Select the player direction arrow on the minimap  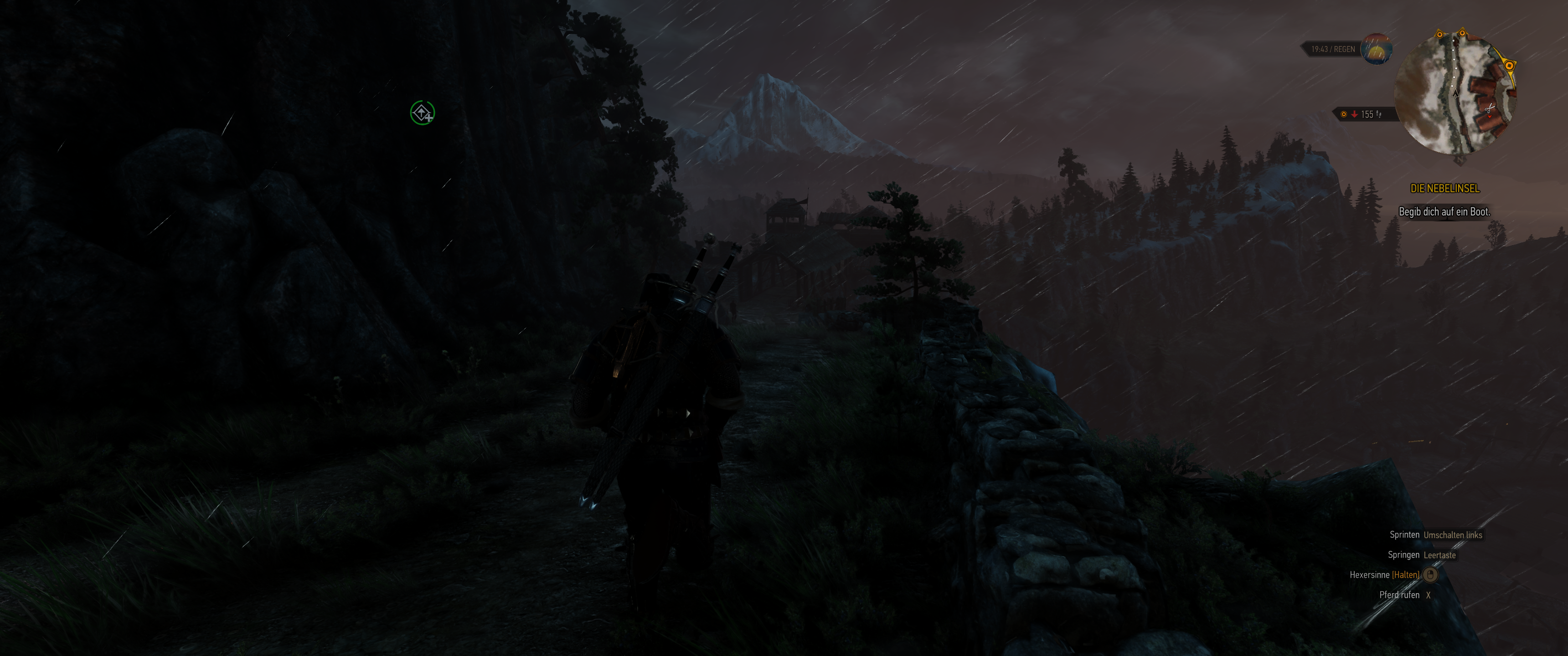(1455, 95)
